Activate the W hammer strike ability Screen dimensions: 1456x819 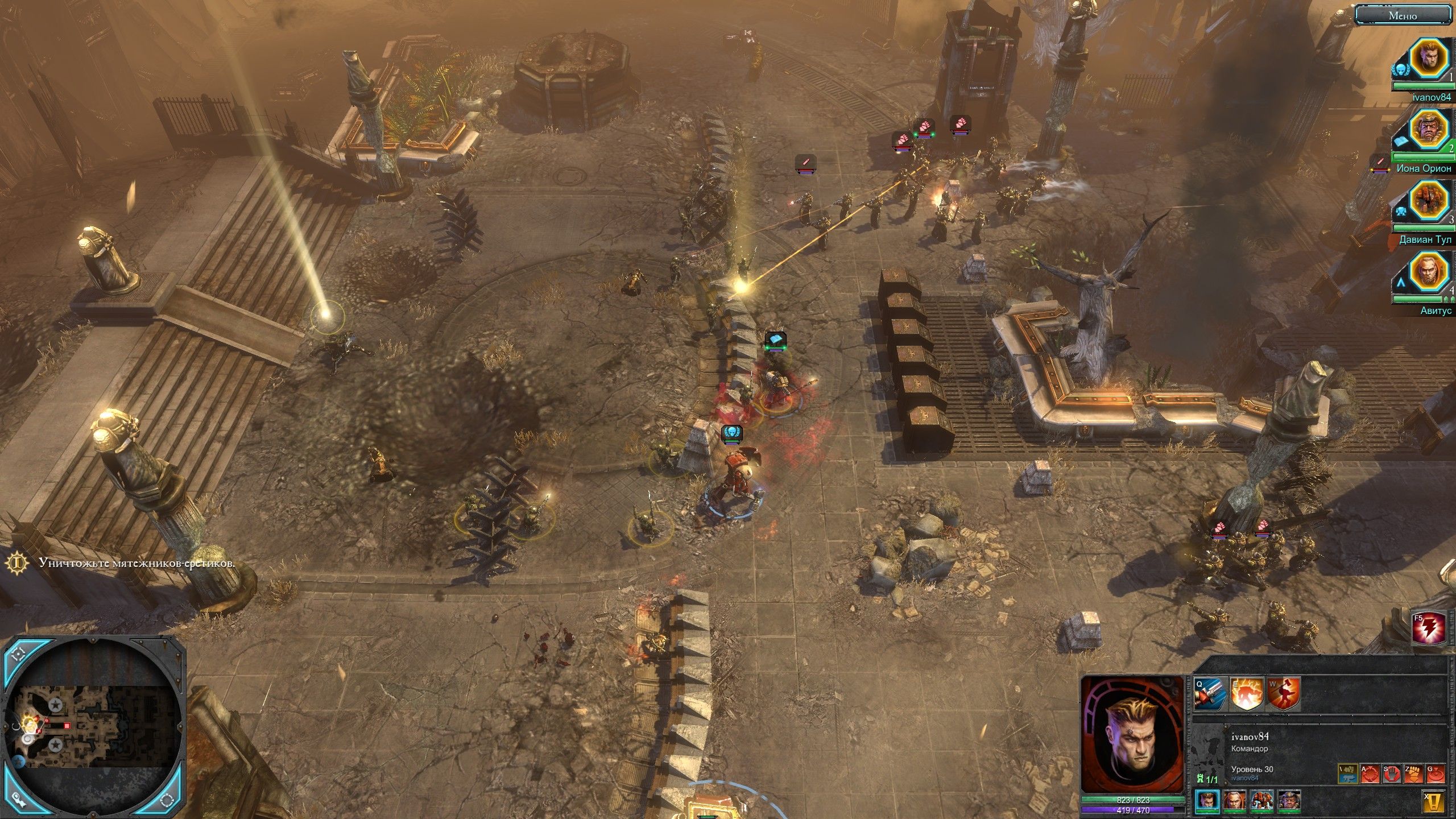tap(1284, 693)
